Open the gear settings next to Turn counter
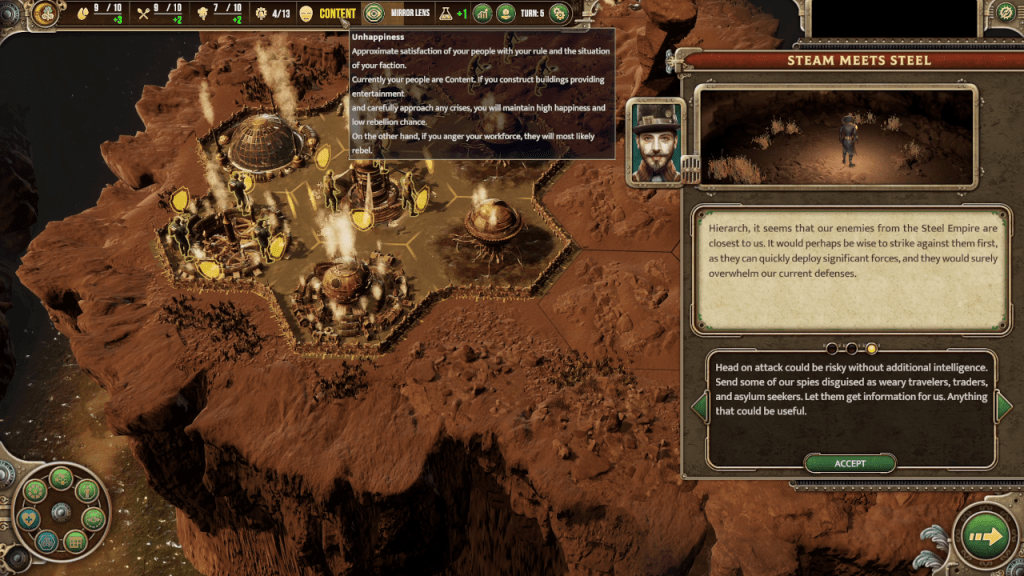 pyautogui.click(x=558, y=14)
